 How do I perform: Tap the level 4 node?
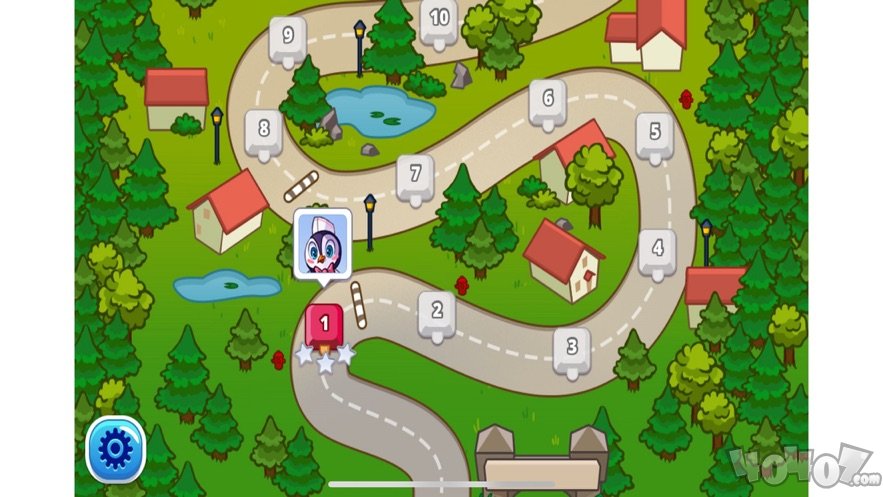pos(657,246)
